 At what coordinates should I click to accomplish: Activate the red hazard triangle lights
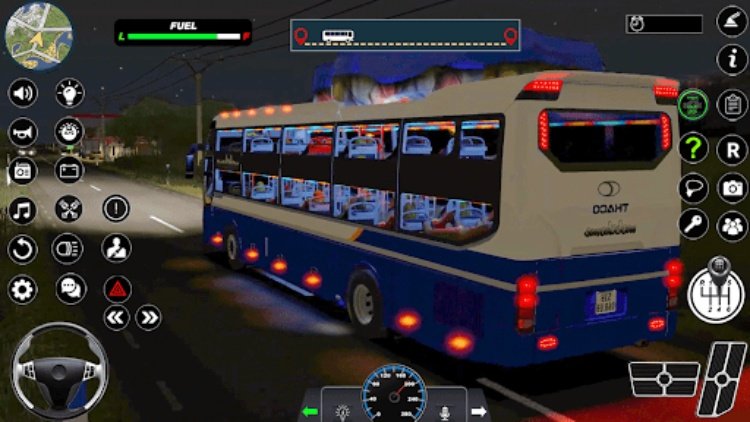point(117,289)
